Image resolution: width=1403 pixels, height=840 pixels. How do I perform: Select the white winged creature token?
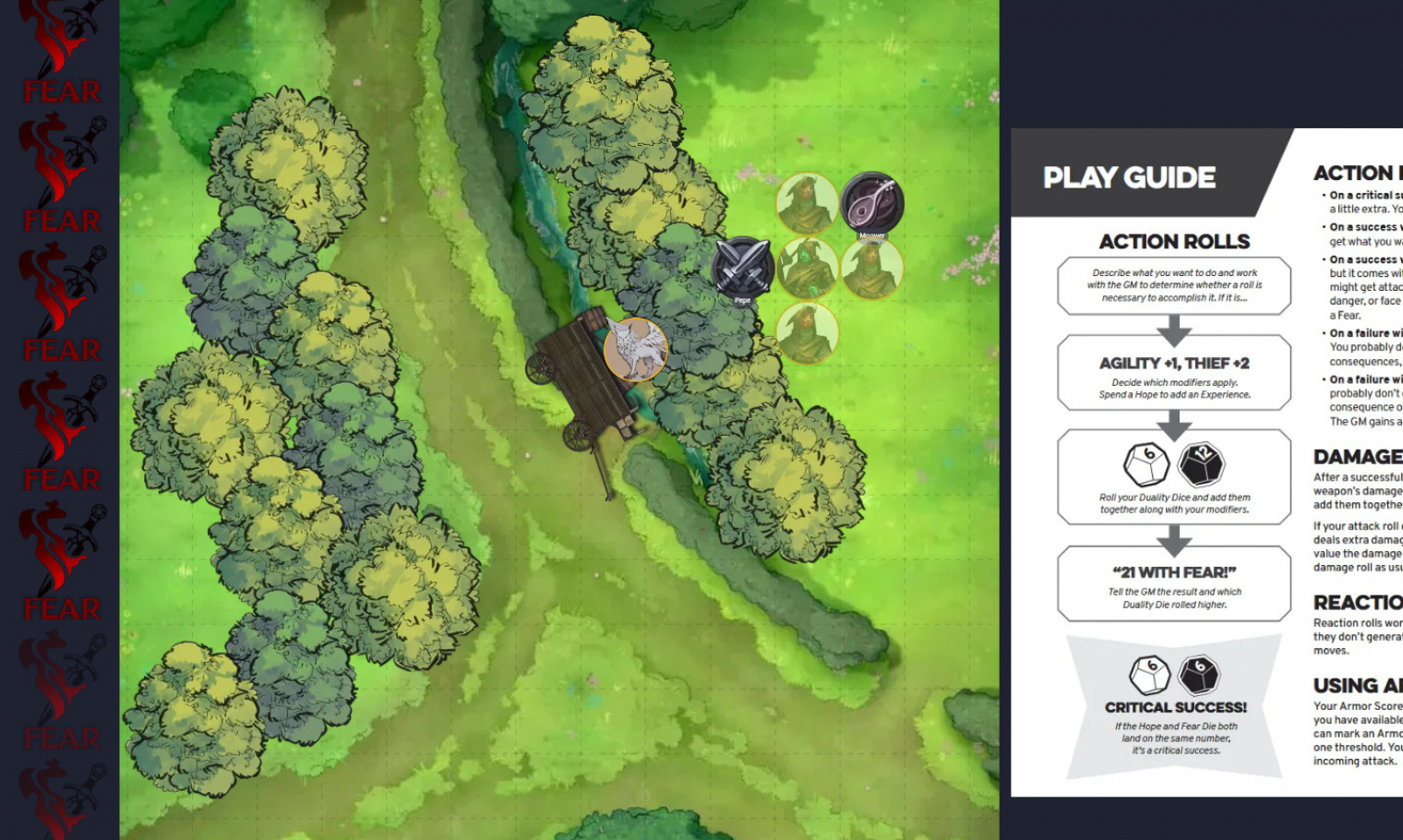(635, 350)
